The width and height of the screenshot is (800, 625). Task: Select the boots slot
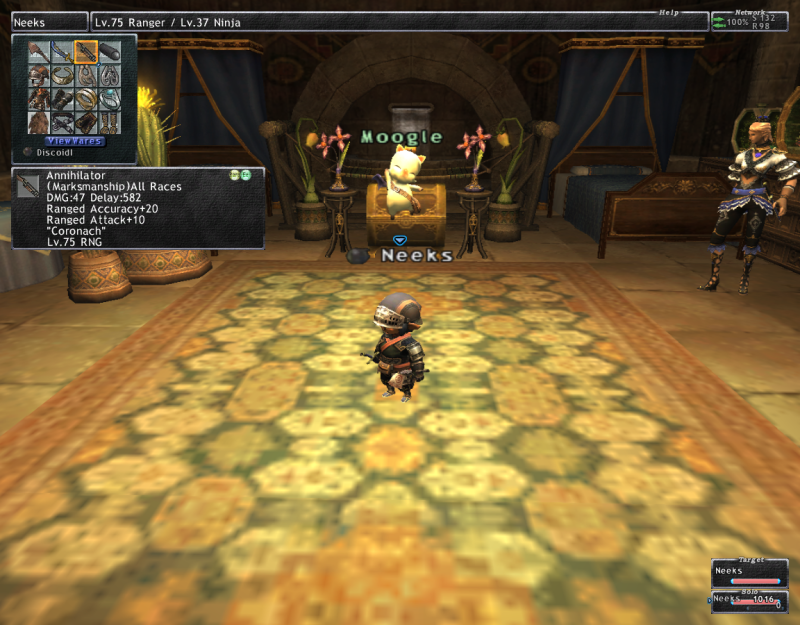(x=108, y=121)
